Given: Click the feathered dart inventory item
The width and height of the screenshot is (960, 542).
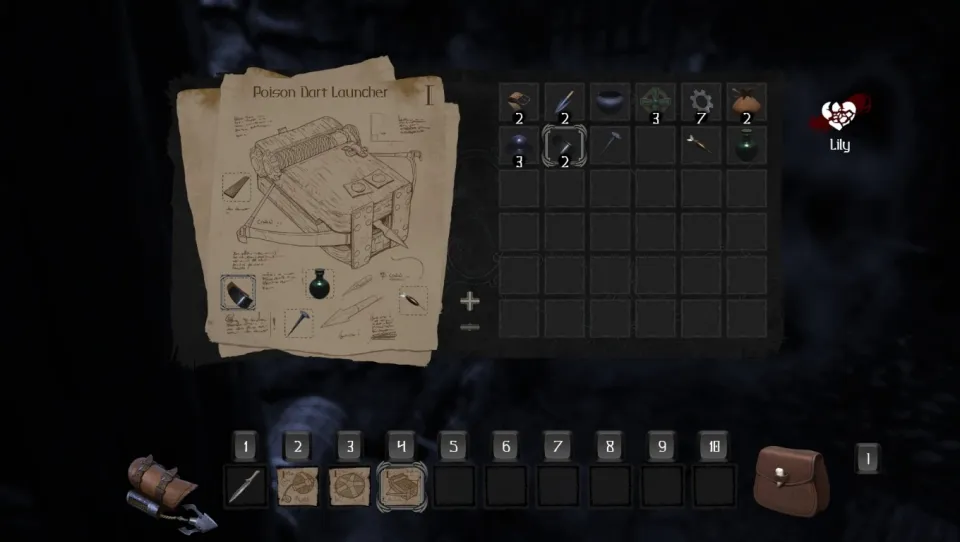Looking at the screenshot, I should point(701,146).
